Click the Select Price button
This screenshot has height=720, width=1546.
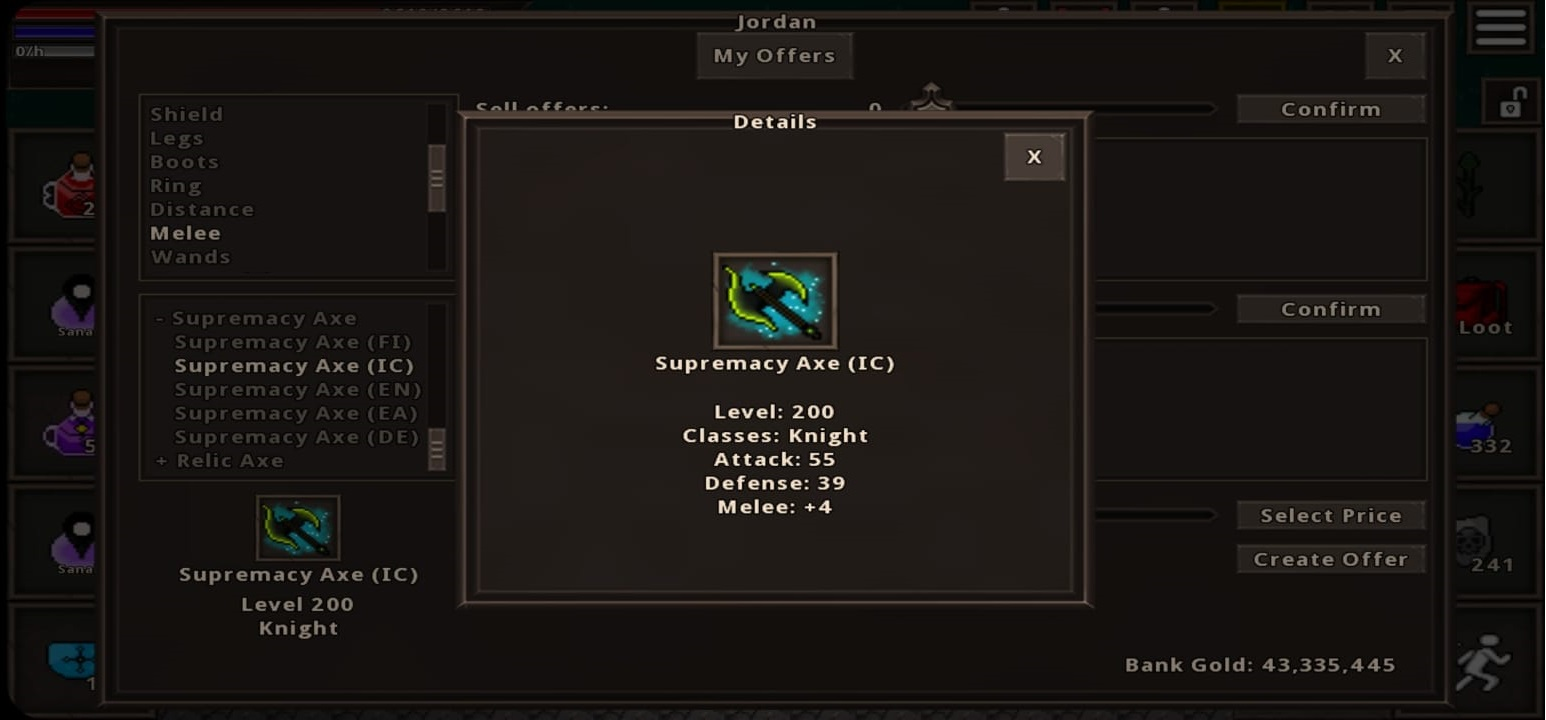(1331, 514)
